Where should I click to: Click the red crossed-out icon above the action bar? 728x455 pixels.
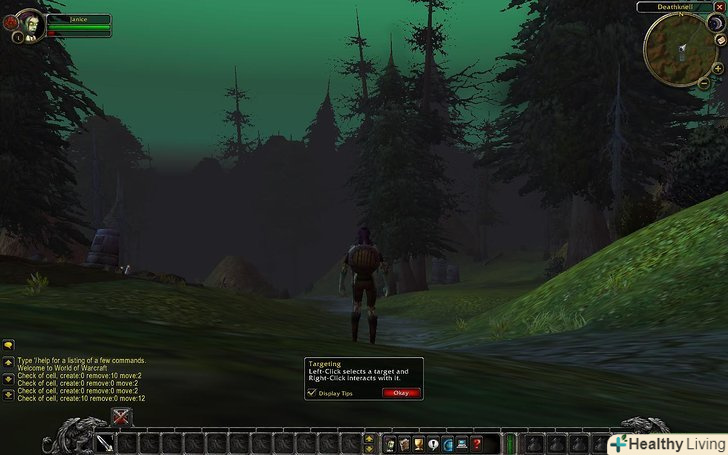122,417
